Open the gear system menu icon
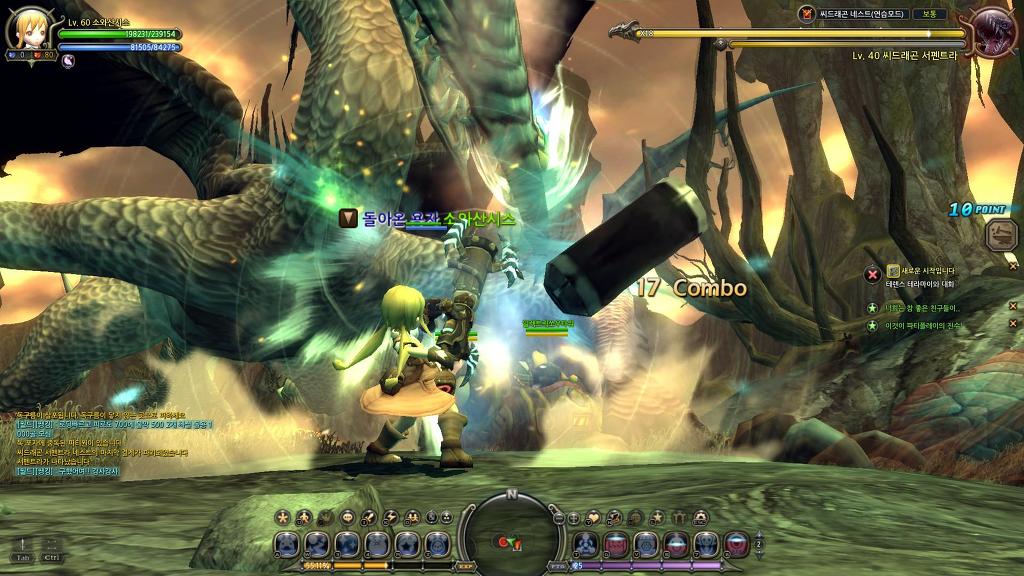The height and width of the screenshot is (576, 1024). click(x=700, y=517)
